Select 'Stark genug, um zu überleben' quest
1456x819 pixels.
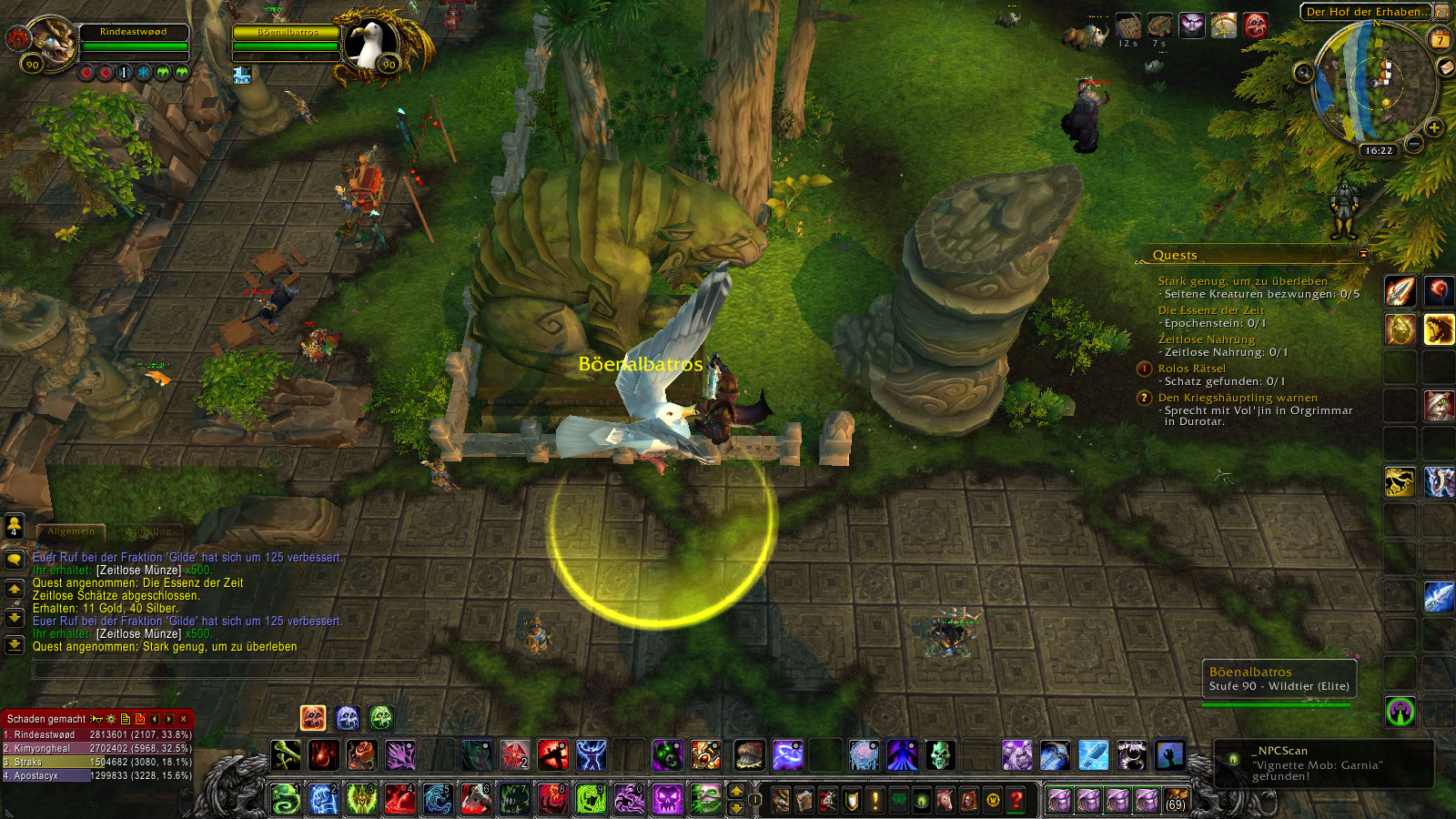1242,281
